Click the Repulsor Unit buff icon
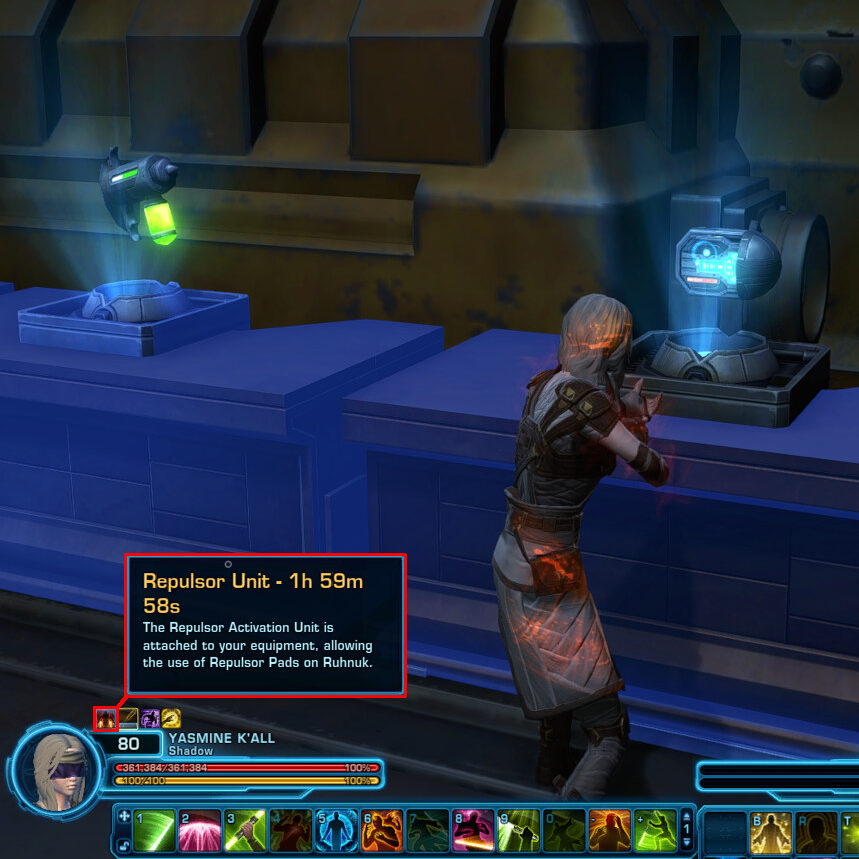Viewport: 859px width, 859px height. (105, 718)
